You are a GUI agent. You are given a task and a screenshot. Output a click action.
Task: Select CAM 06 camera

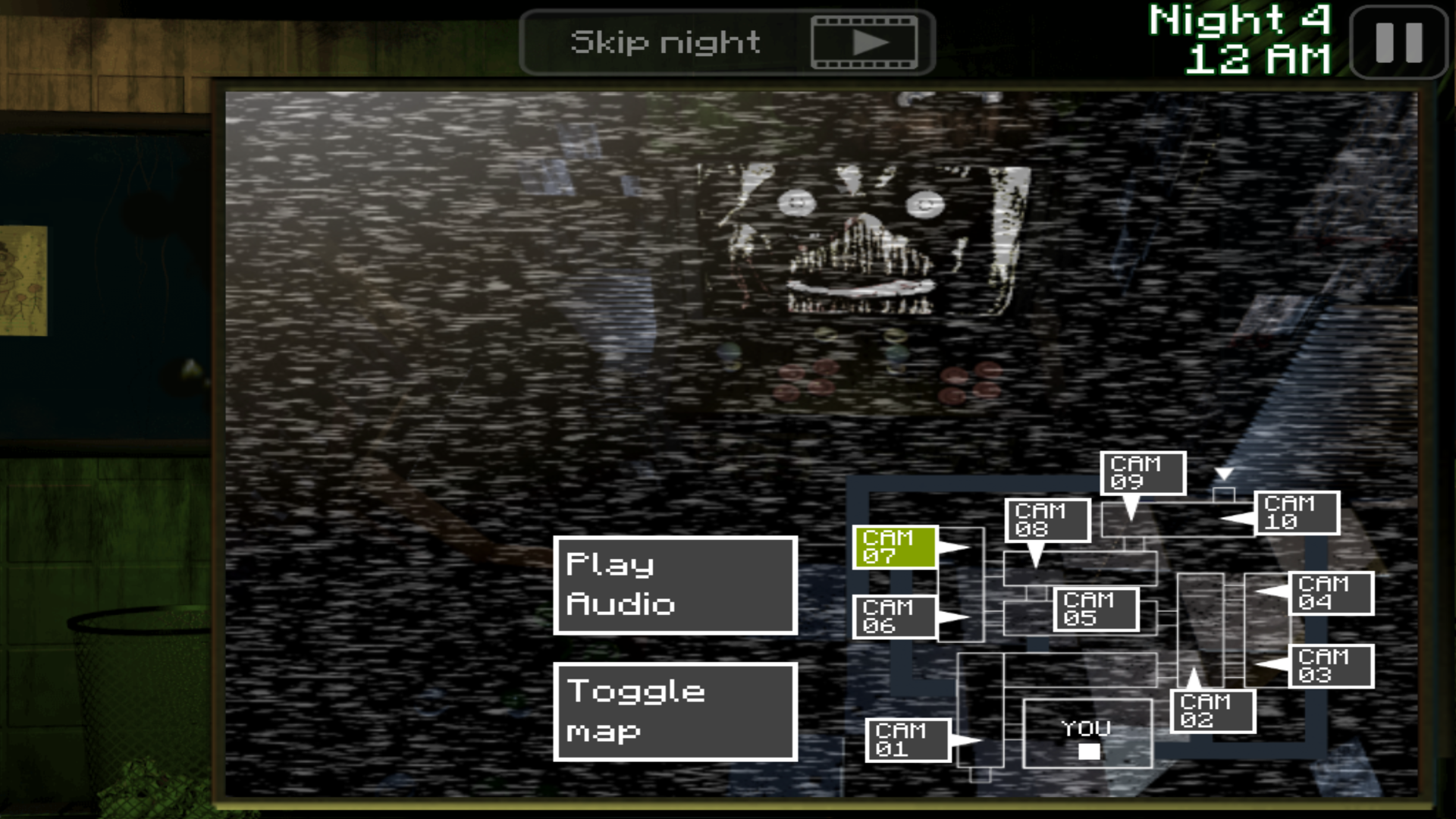893,617
